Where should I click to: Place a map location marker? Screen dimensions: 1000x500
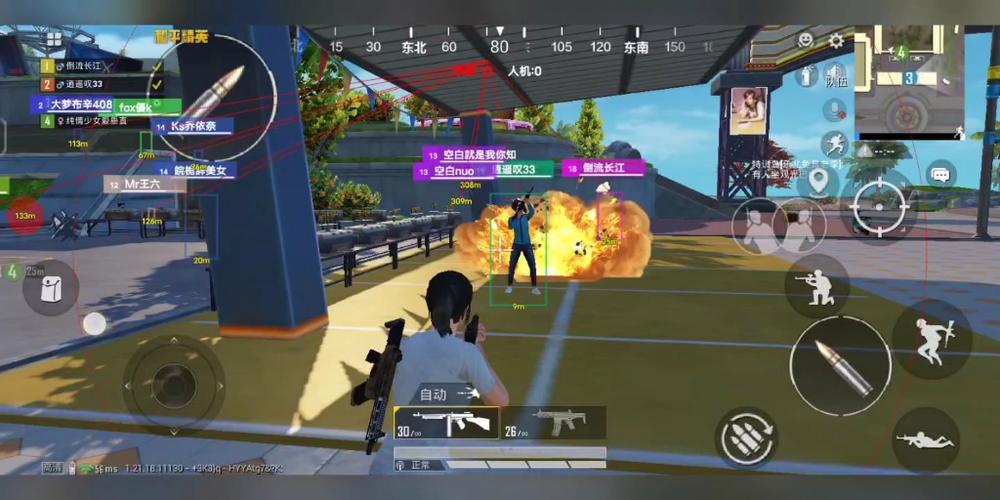[x=818, y=181]
